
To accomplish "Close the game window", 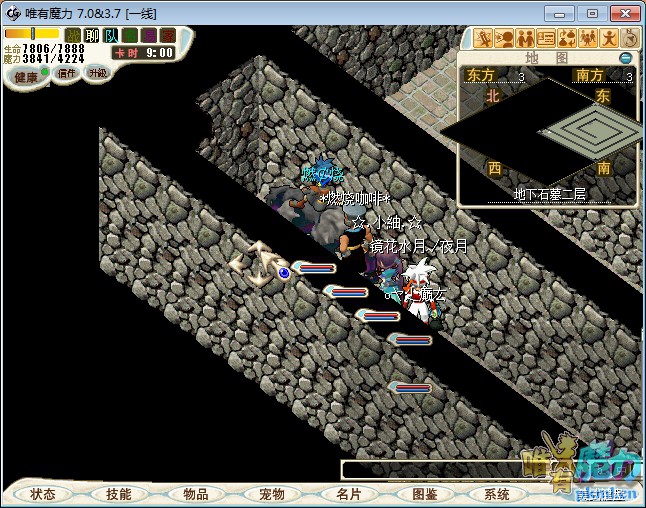I will point(621,13).
